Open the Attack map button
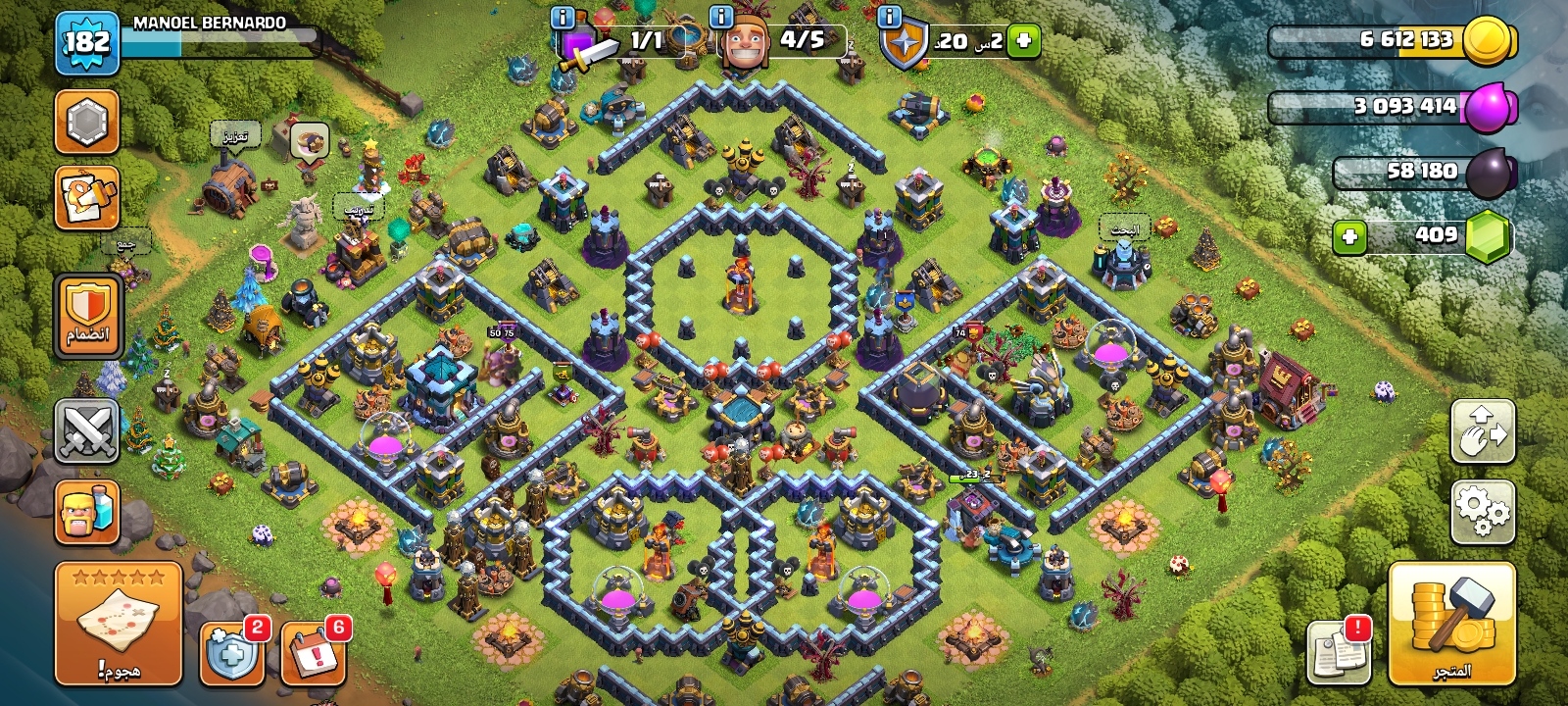 [x=119, y=624]
